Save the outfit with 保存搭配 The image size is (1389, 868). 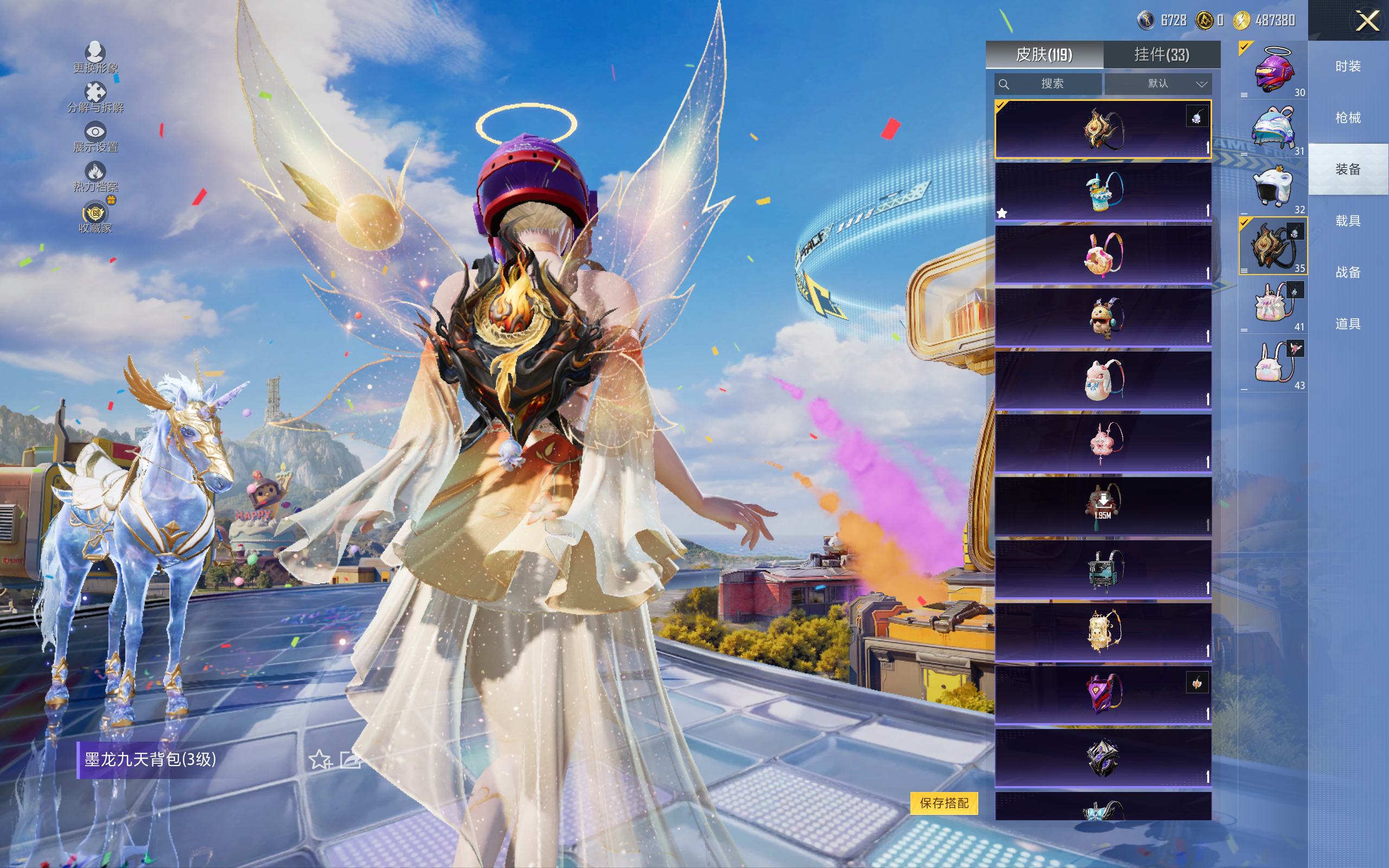(944, 802)
